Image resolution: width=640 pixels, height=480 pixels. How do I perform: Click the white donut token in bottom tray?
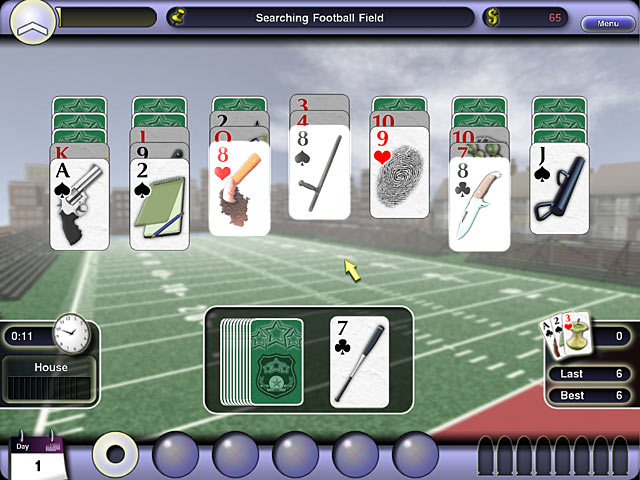116,453
